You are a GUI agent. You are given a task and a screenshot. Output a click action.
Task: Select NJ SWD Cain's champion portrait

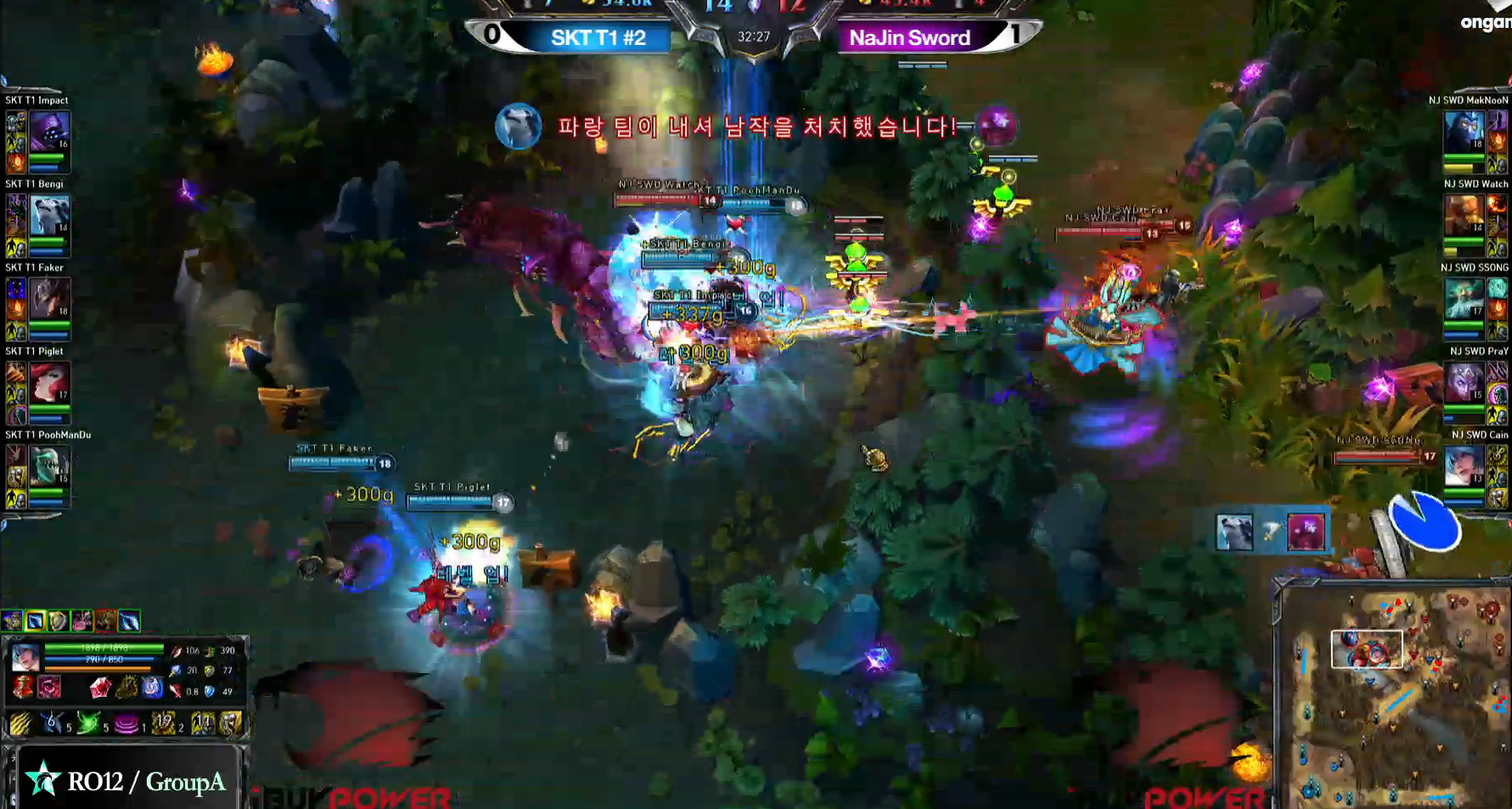click(x=1464, y=466)
